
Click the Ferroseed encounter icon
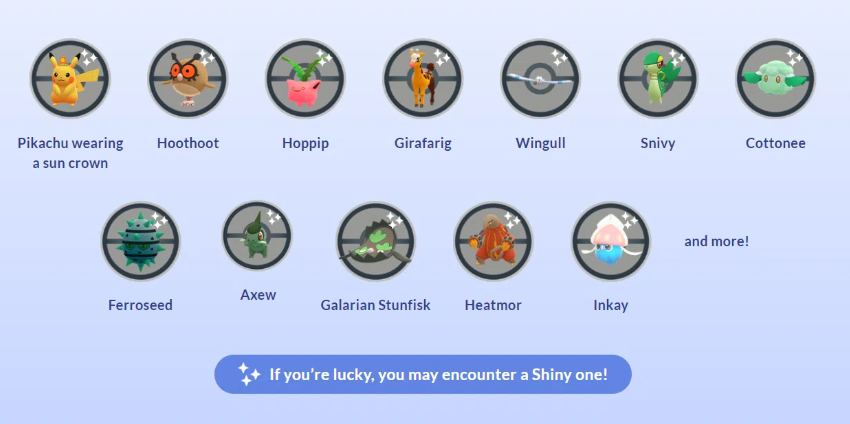(140, 241)
